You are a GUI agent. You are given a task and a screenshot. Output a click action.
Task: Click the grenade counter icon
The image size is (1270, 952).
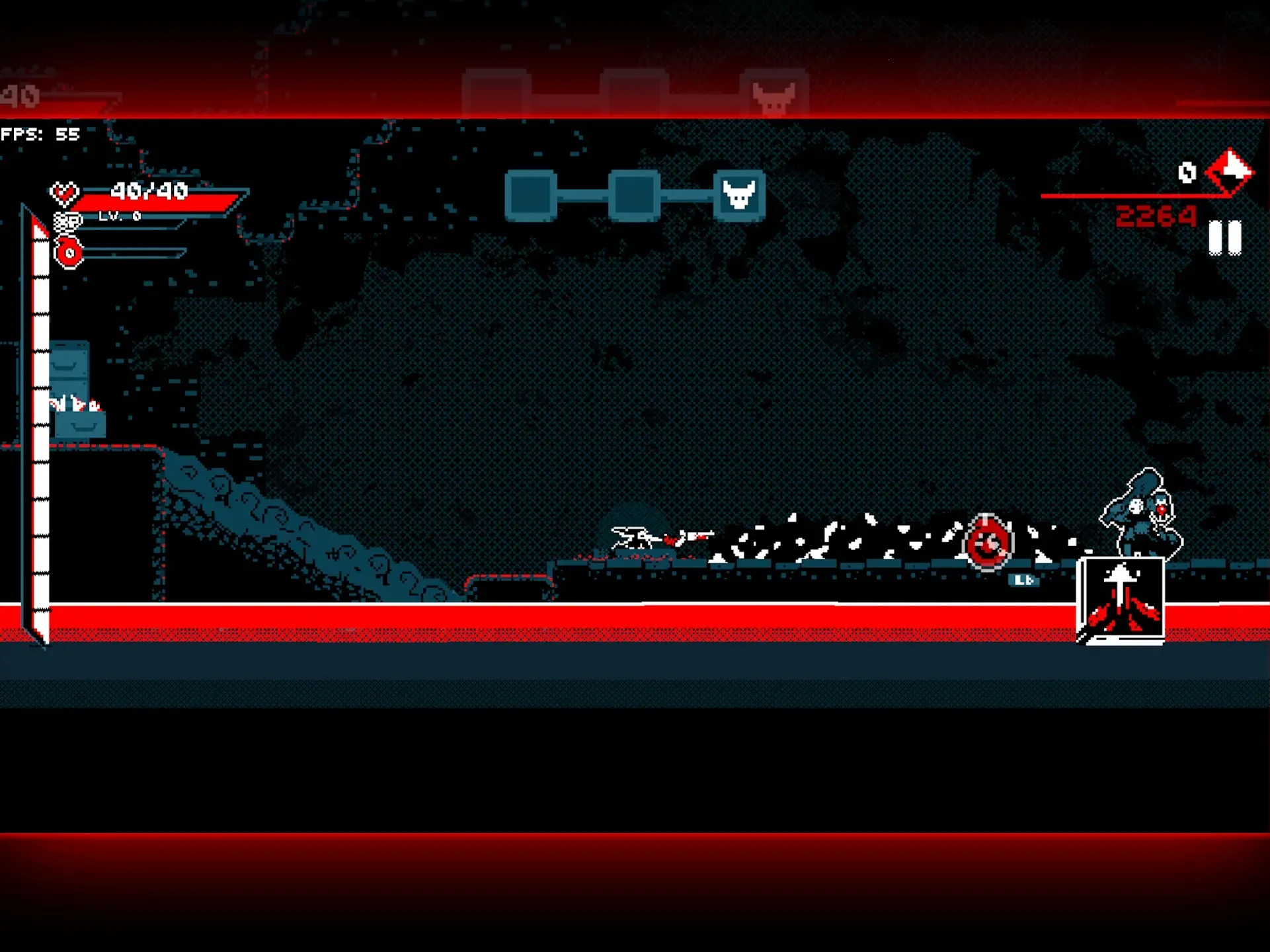pos(69,253)
